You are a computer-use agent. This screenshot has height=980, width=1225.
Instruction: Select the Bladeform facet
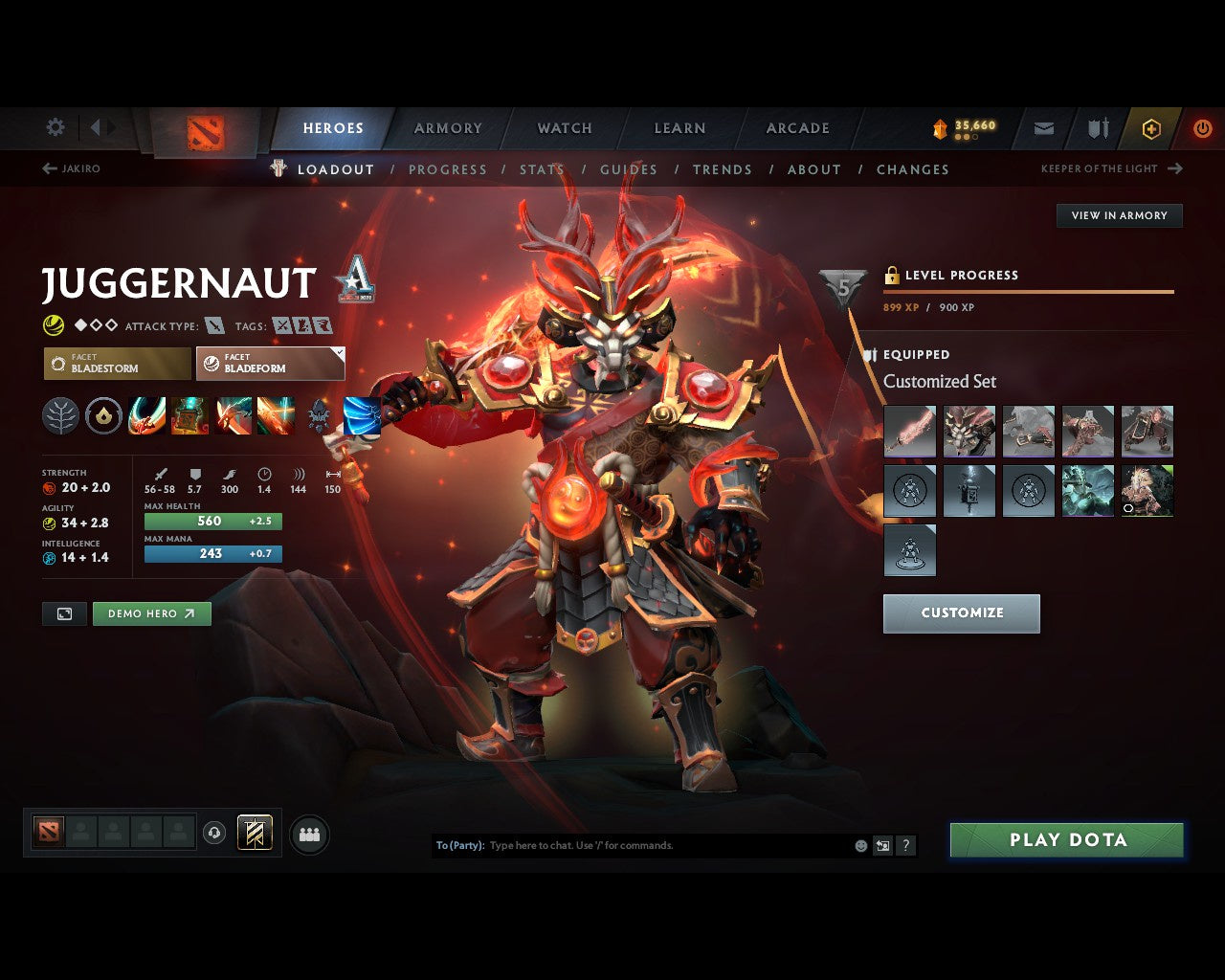point(270,364)
